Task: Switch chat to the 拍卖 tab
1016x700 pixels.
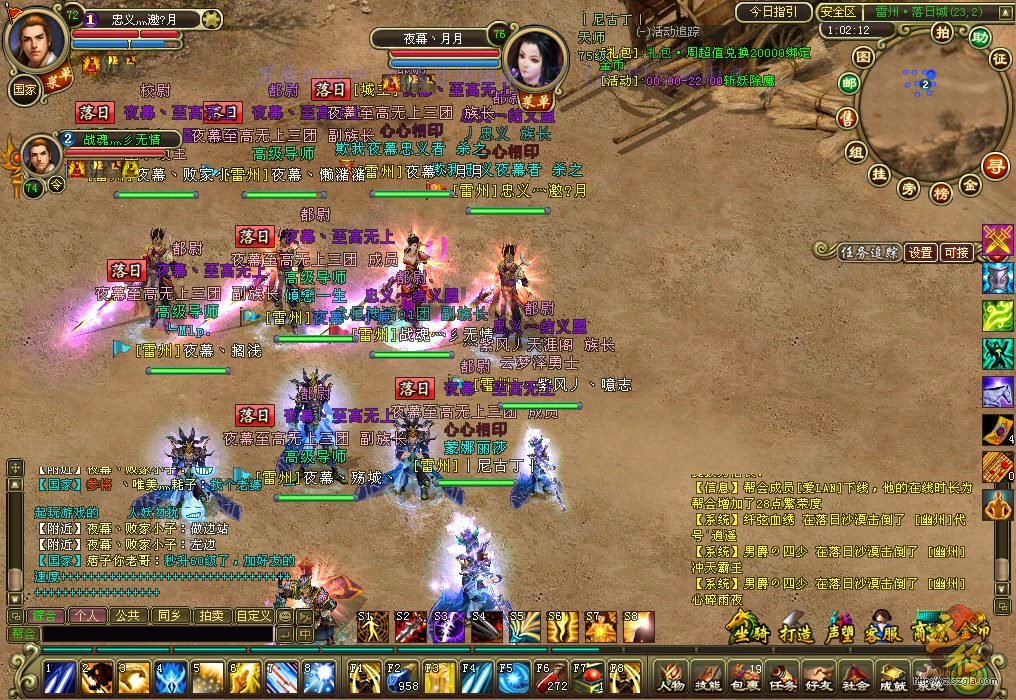Action: (x=209, y=616)
